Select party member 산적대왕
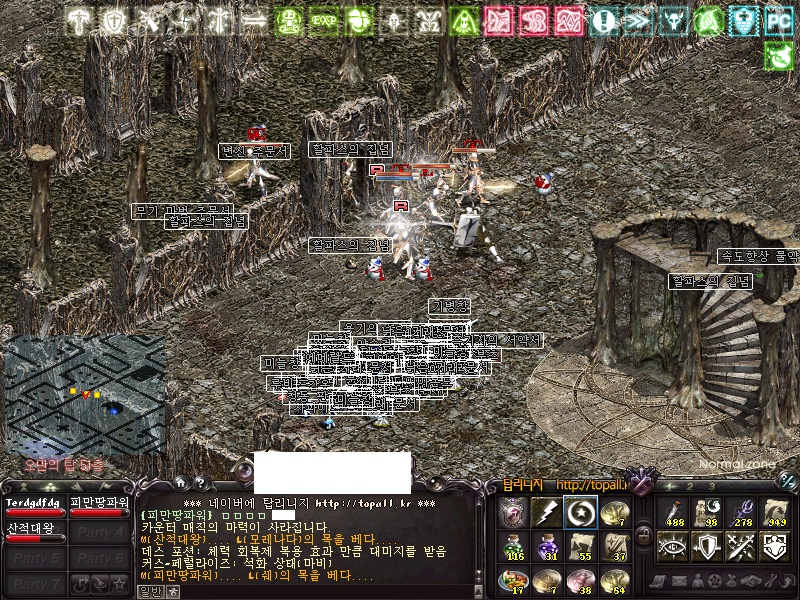Image resolution: width=800 pixels, height=600 pixels. 34,530
